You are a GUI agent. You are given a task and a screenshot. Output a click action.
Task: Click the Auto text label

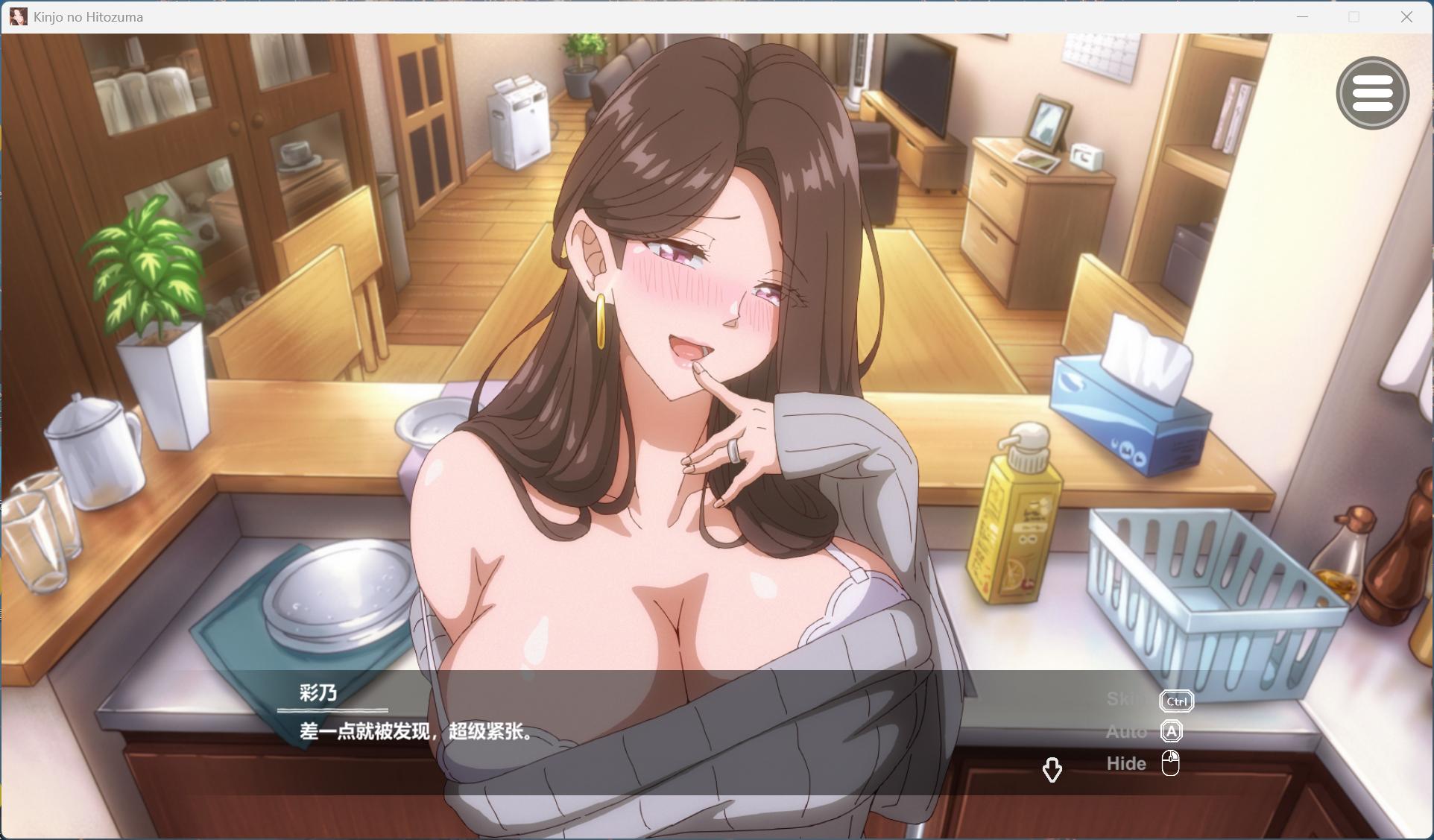pos(1125,732)
